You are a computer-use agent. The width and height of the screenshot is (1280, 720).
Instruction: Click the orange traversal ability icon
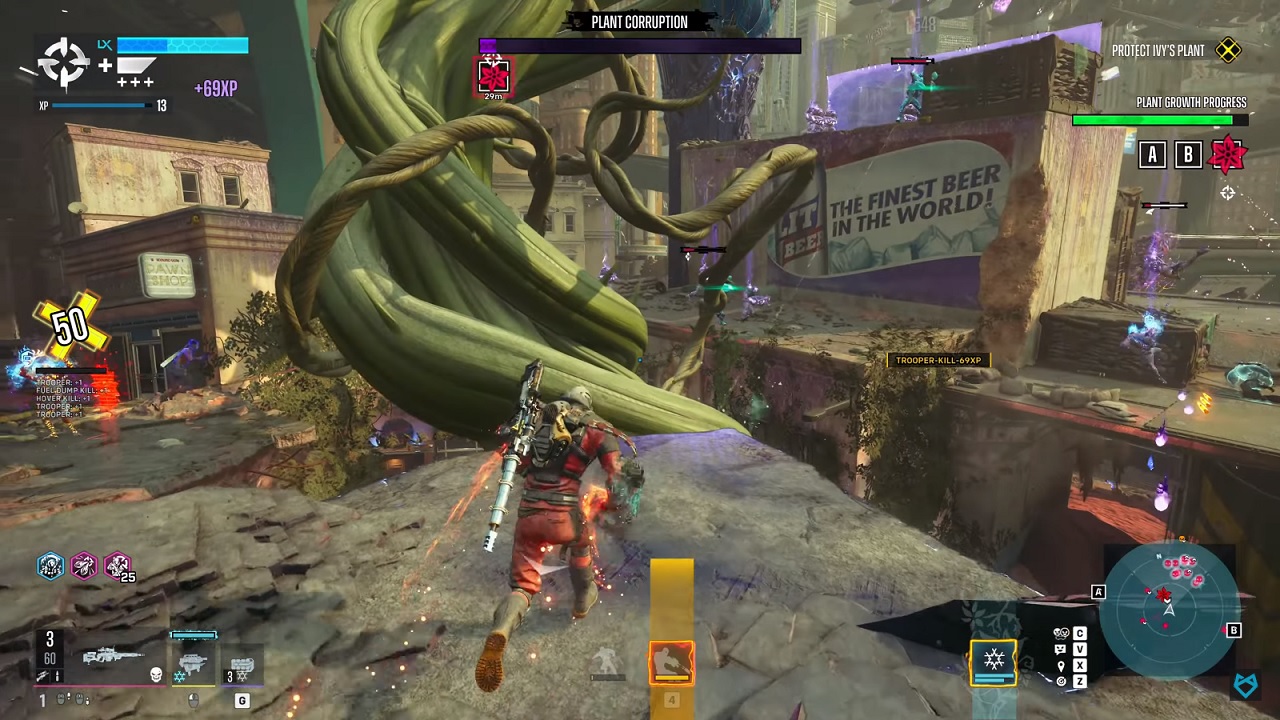(x=671, y=663)
